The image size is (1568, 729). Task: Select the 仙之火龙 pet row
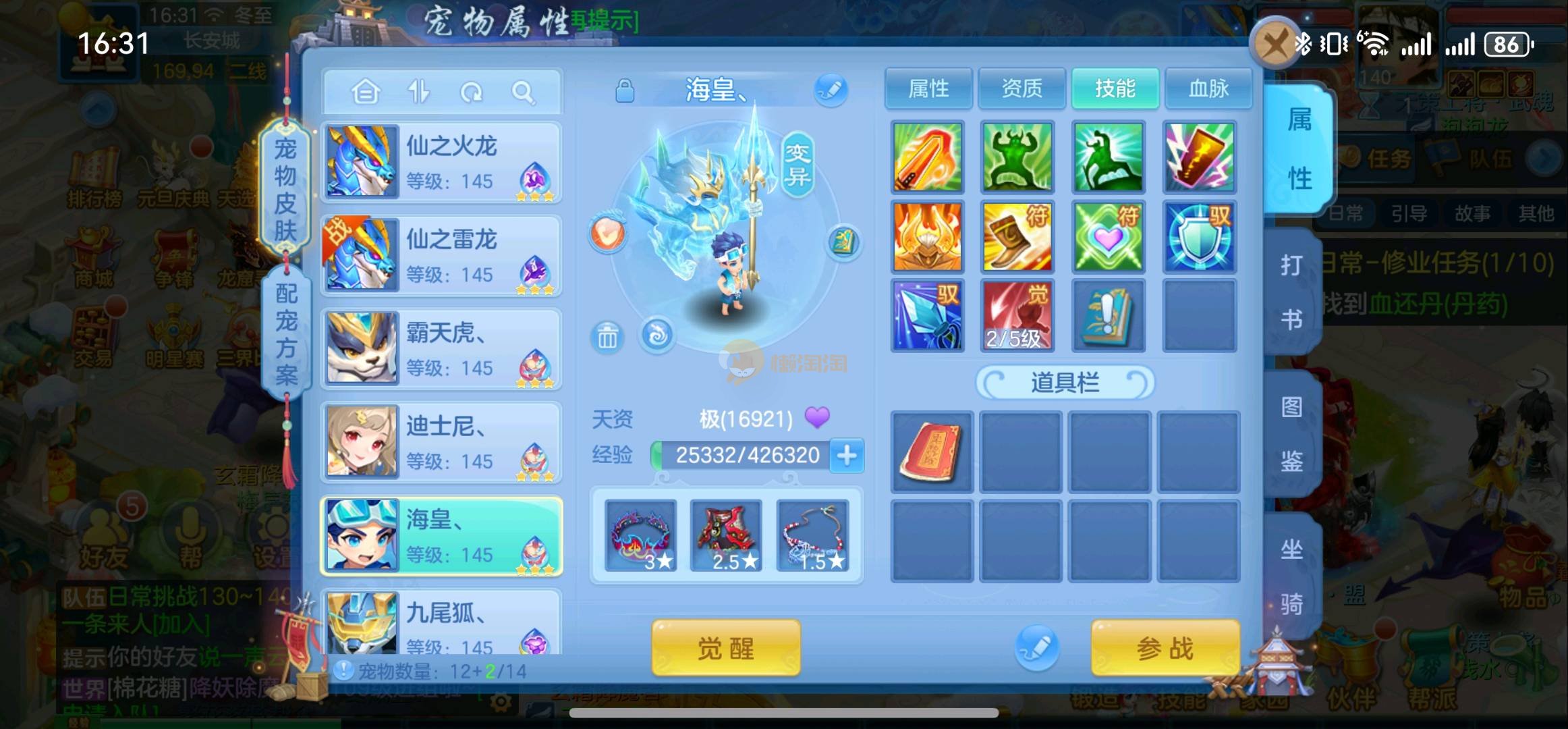[x=441, y=162]
